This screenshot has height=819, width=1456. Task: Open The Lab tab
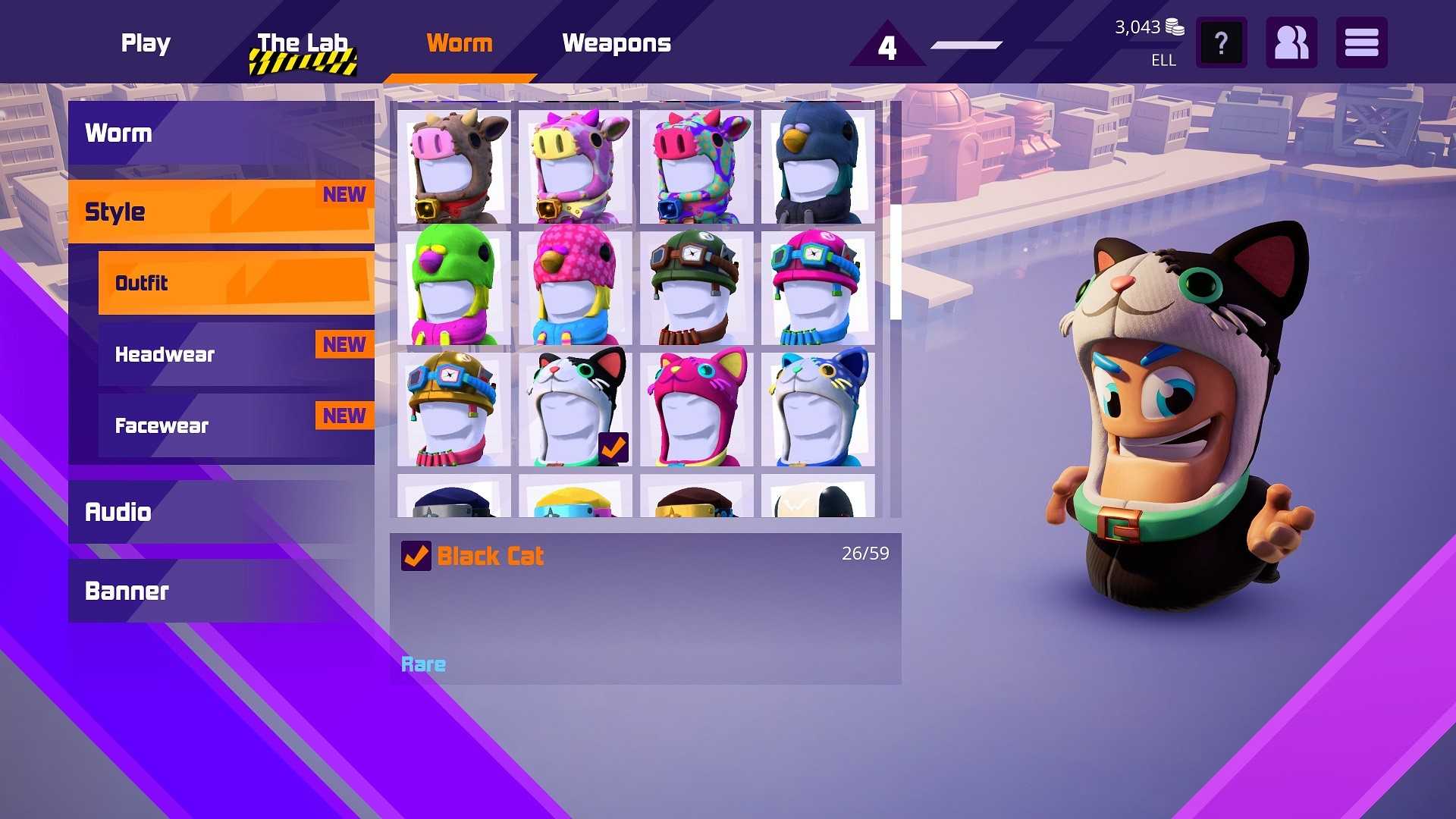(302, 43)
